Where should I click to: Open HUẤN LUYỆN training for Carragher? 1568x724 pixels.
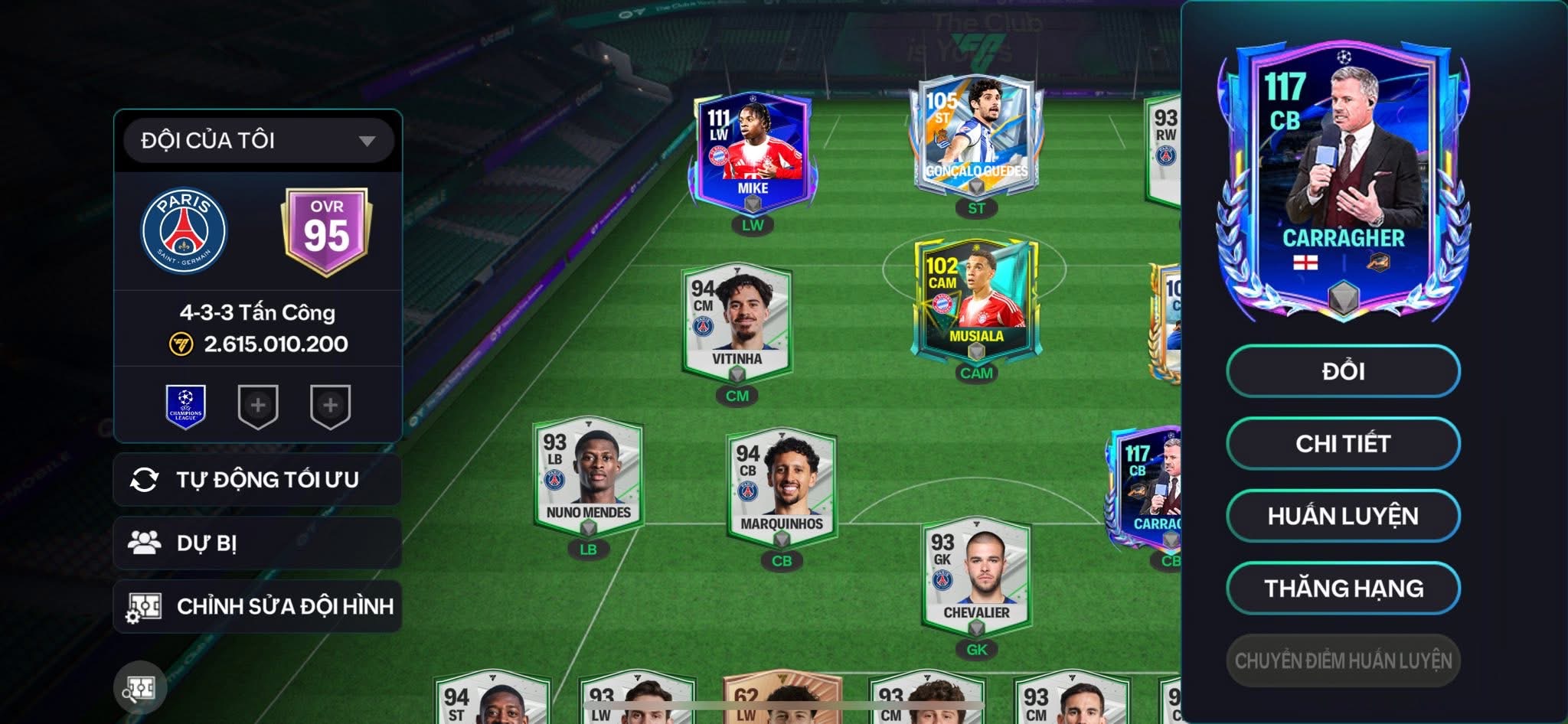1343,516
